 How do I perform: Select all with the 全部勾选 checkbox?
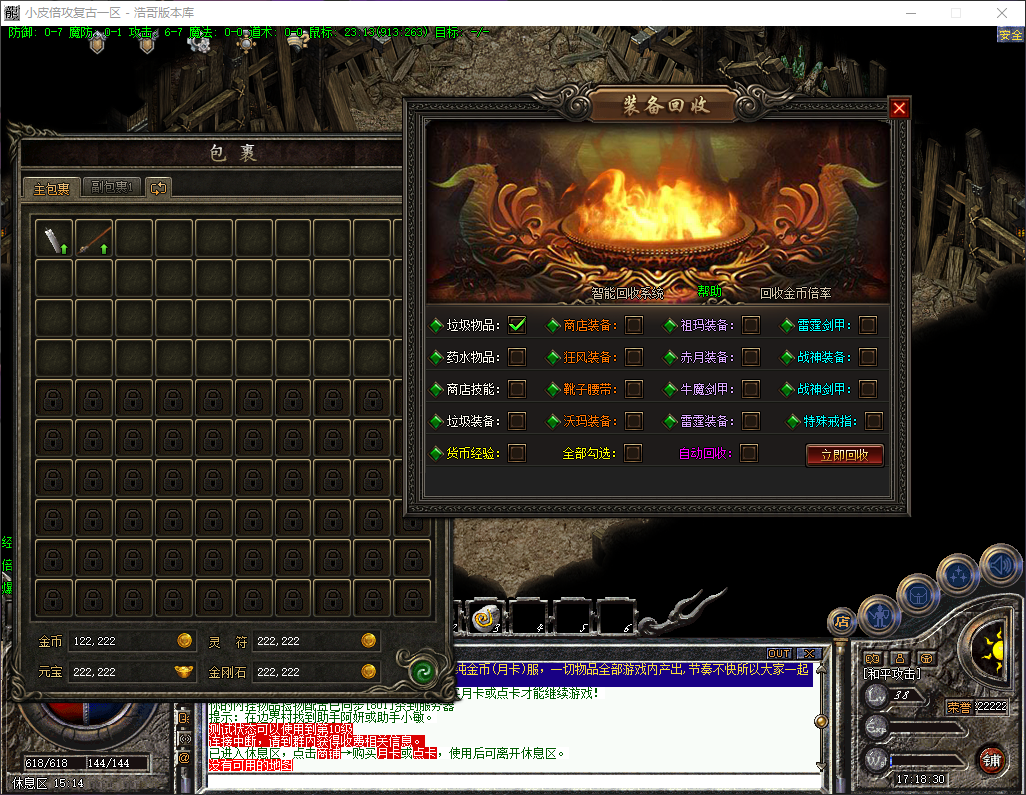pyautogui.click(x=633, y=453)
